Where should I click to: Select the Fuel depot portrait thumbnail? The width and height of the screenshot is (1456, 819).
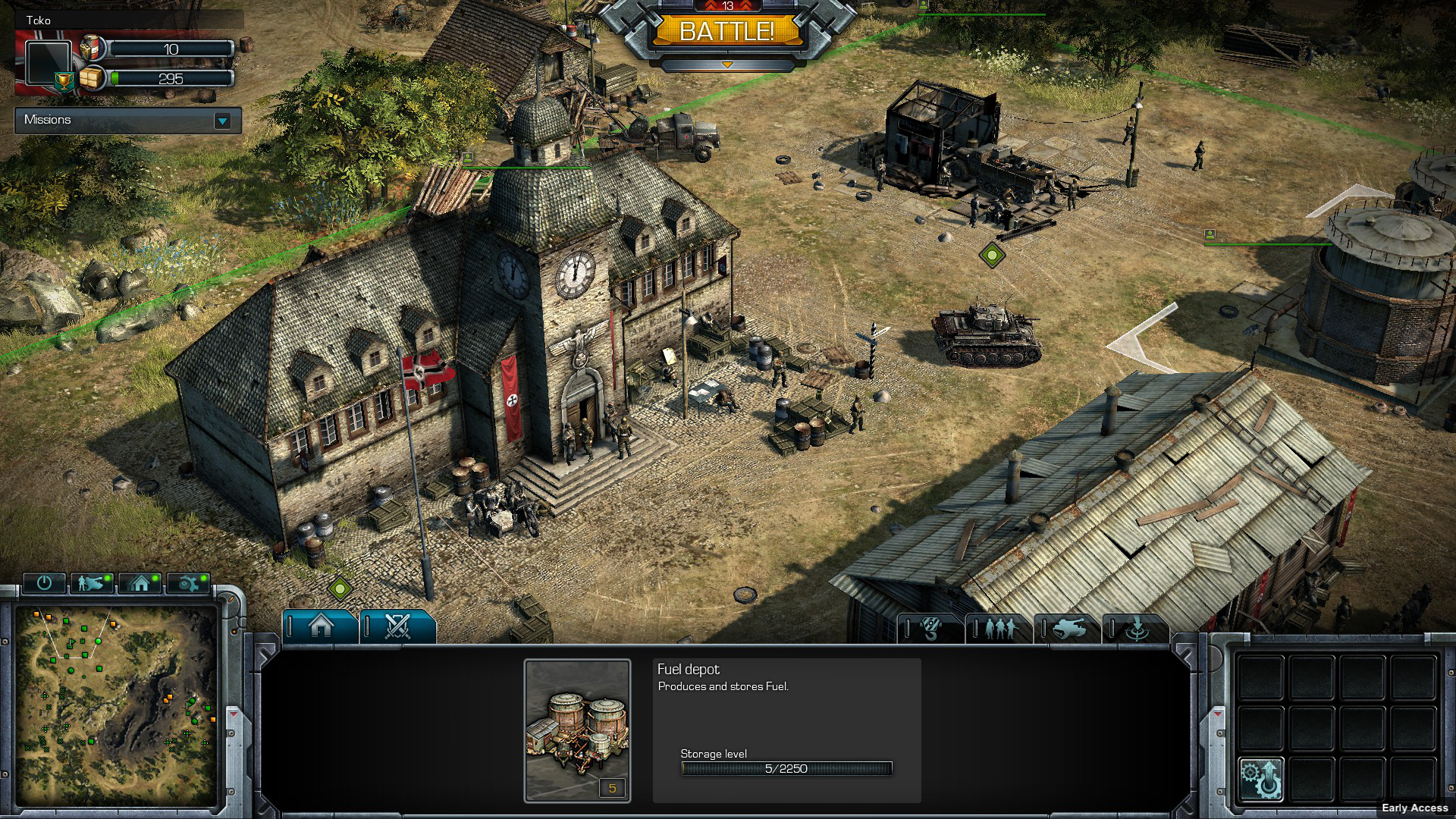(577, 730)
